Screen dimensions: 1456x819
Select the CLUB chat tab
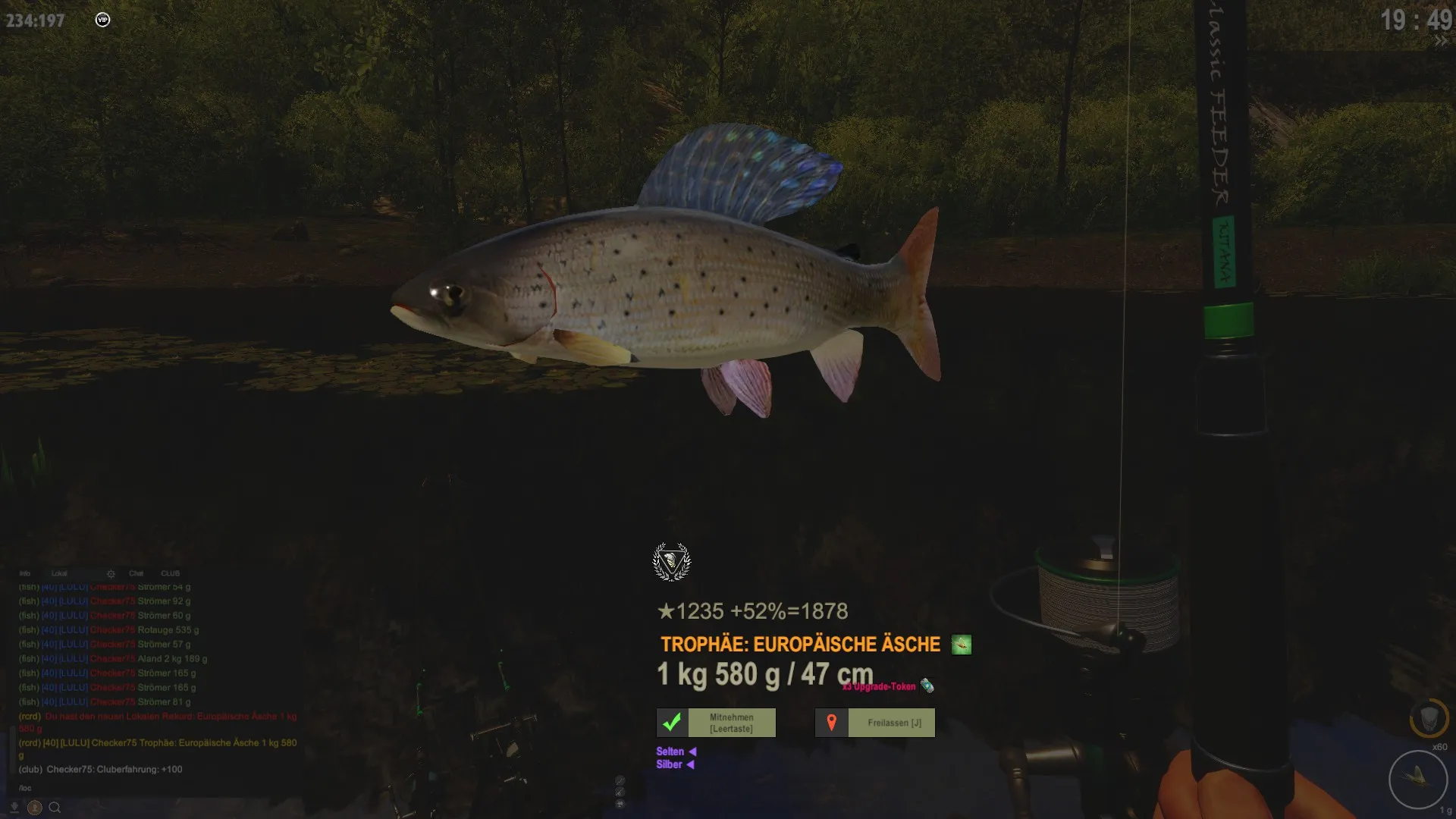tap(170, 573)
